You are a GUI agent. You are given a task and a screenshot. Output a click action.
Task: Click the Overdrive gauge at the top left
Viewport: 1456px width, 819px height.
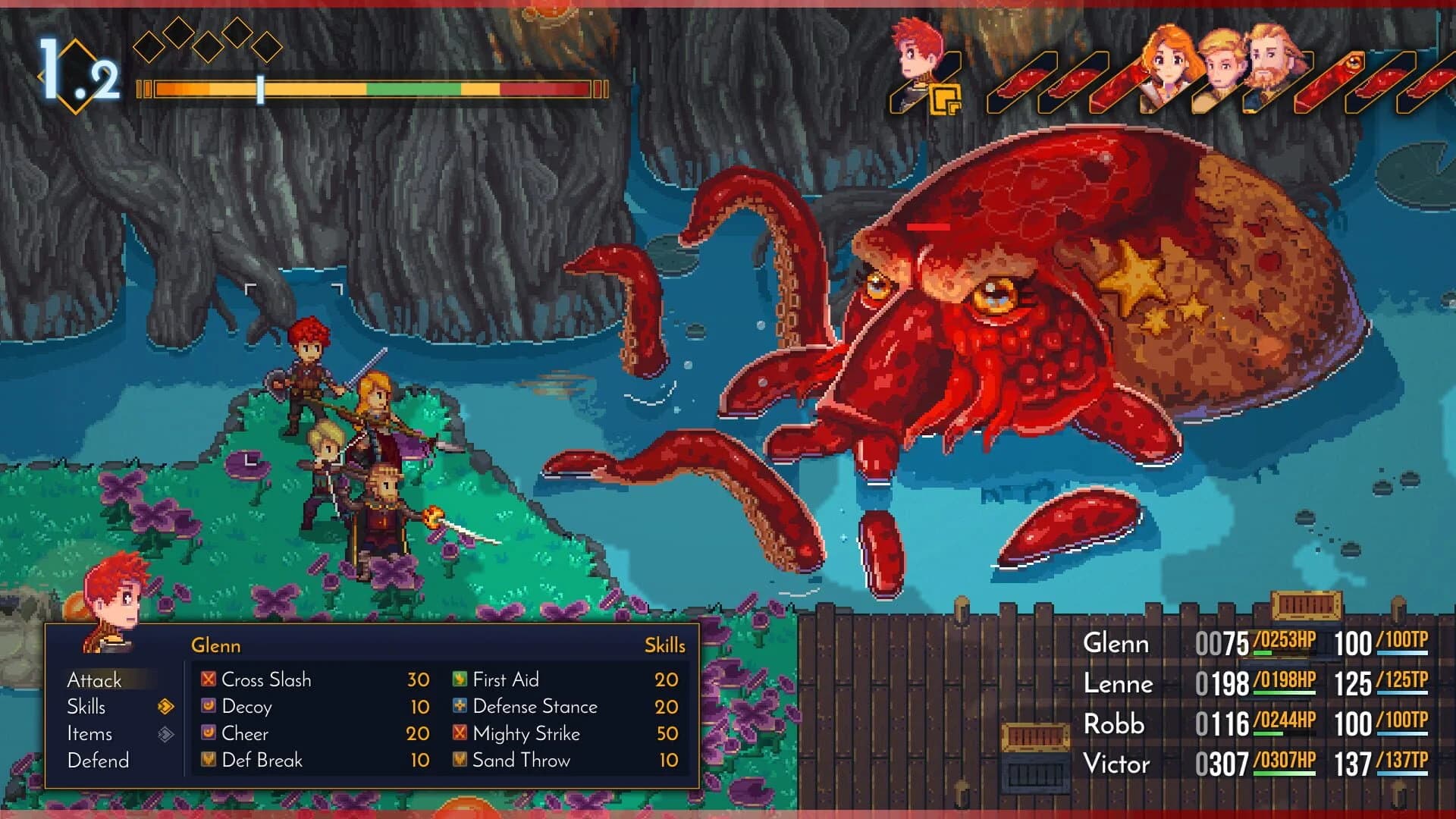coord(364,89)
